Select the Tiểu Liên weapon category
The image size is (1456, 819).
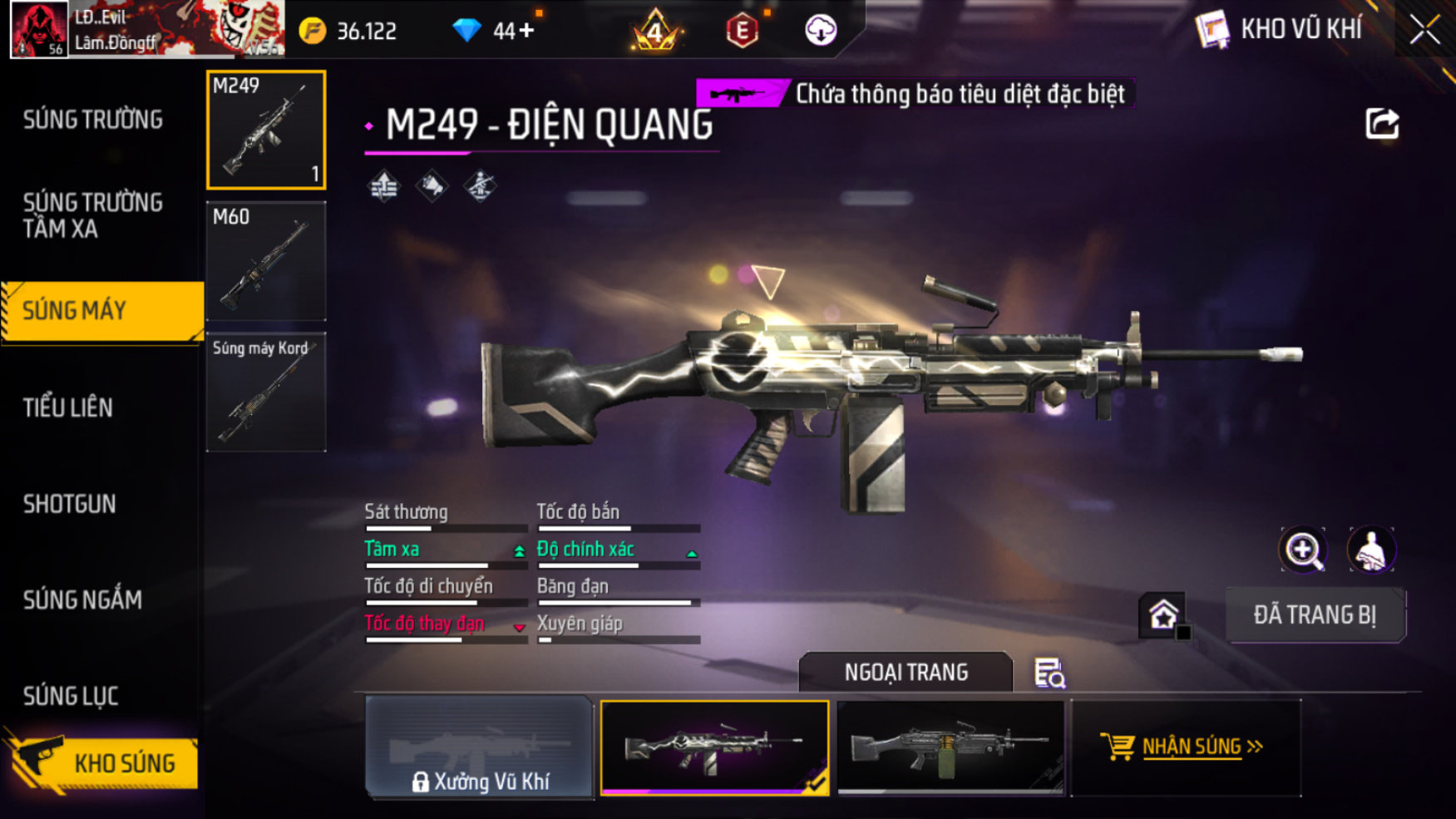tap(68, 407)
